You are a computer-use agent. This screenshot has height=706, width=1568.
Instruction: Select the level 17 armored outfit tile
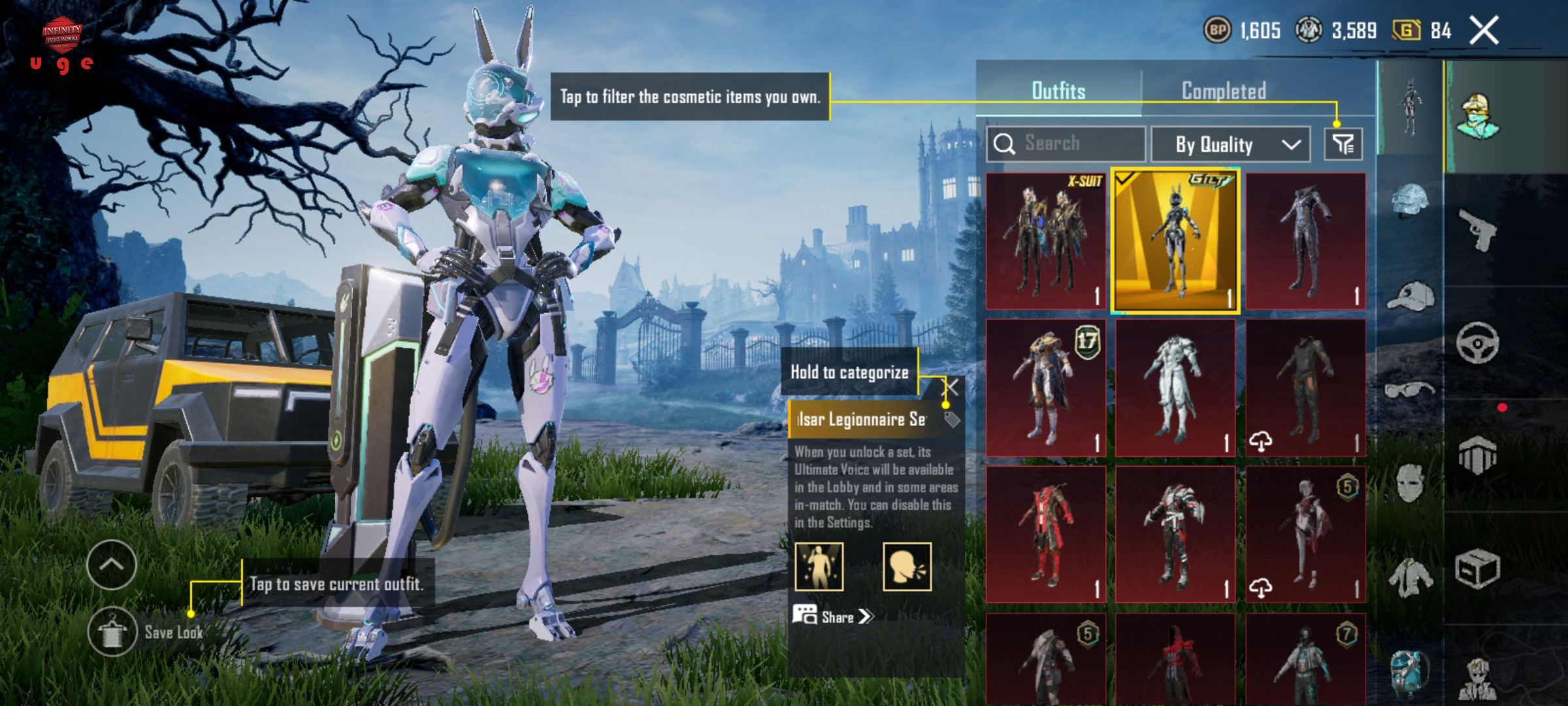[x=1045, y=388]
